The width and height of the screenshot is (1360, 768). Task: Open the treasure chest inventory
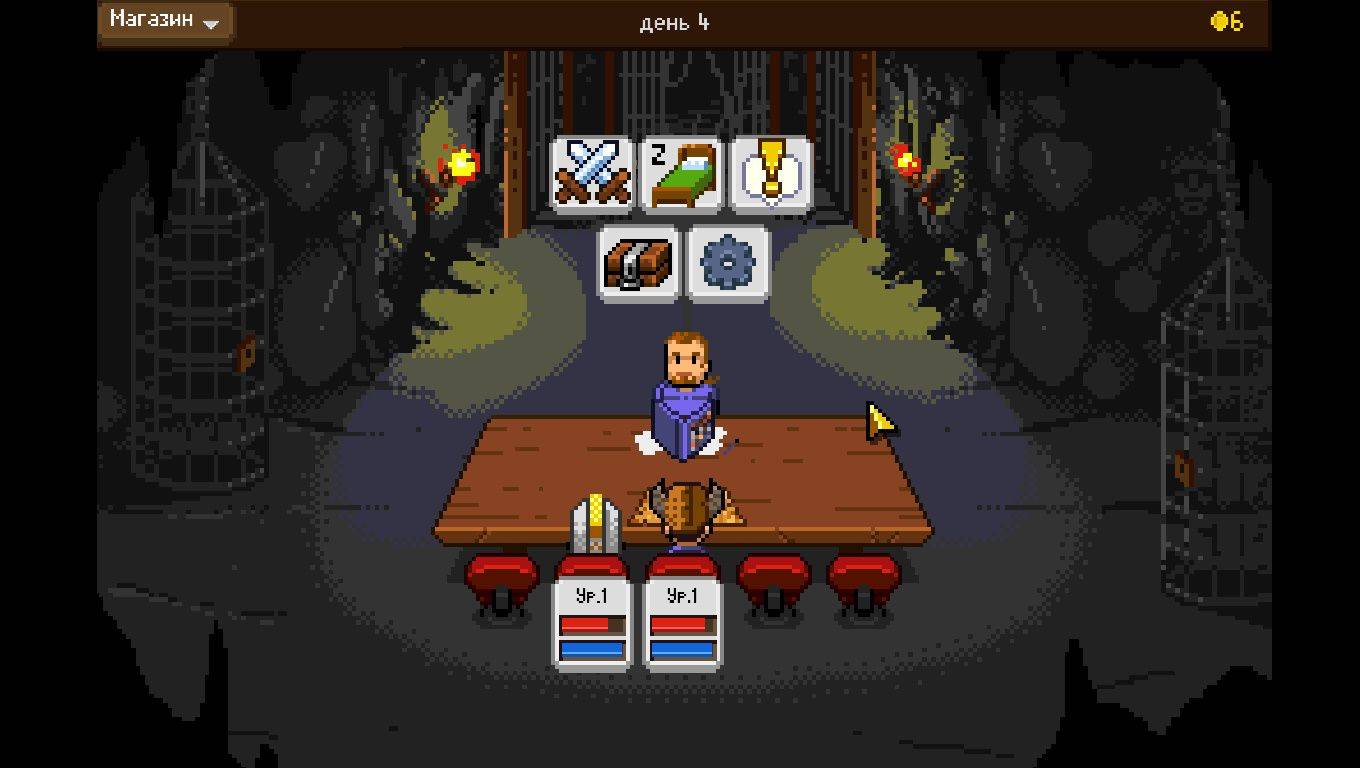637,263
